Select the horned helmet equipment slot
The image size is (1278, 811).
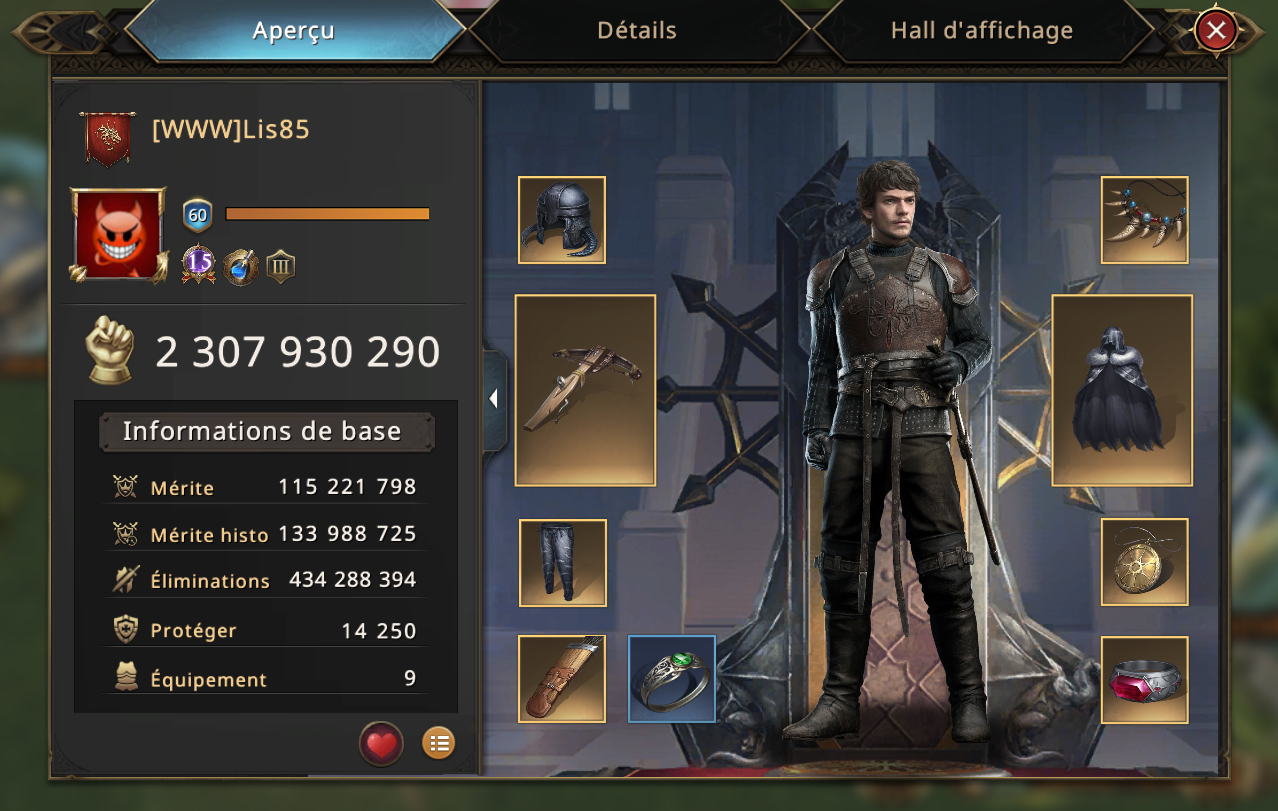562,220
